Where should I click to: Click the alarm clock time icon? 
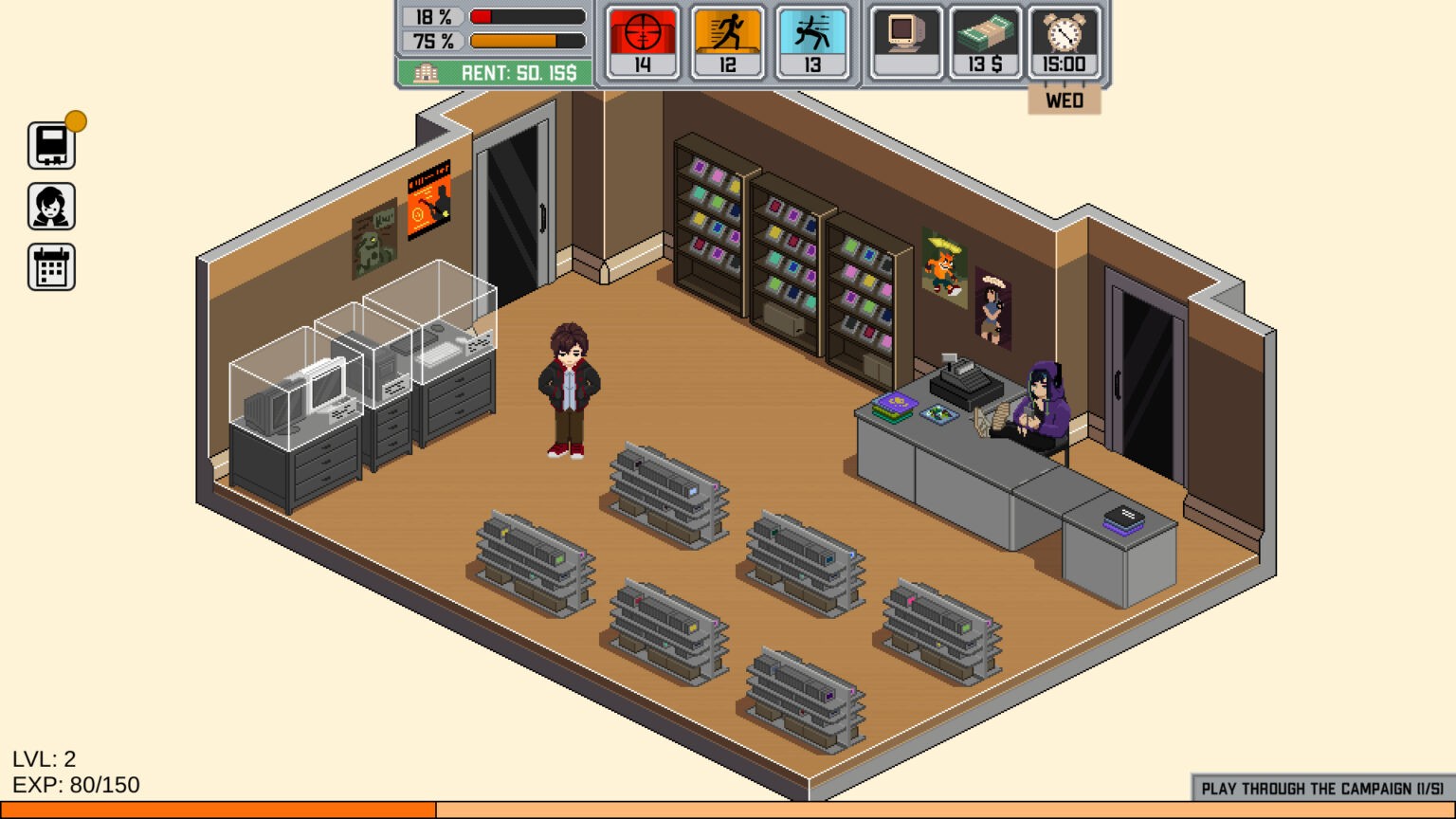click(x=1065, y=42)
